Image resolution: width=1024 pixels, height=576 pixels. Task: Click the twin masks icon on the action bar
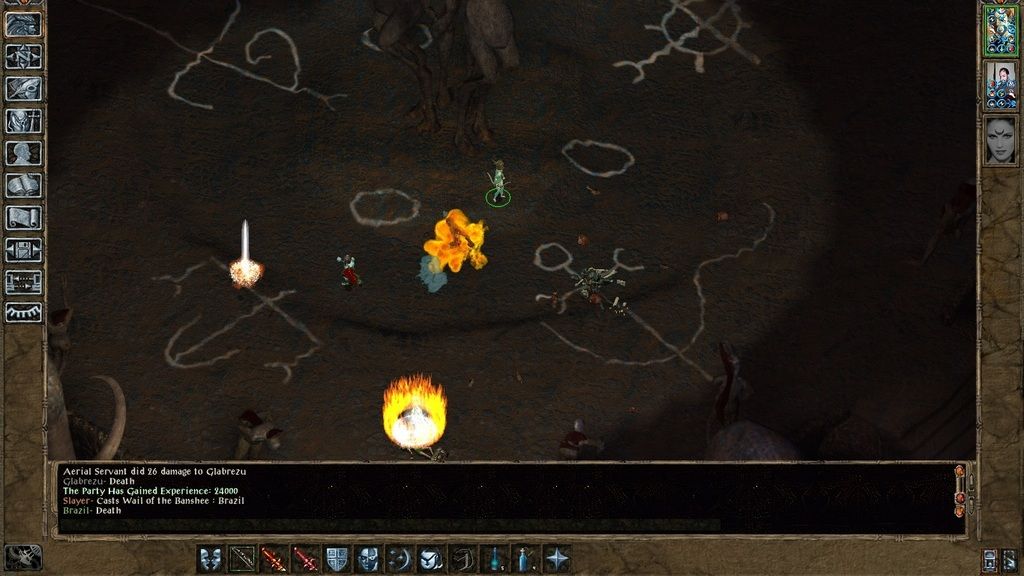pyautogui.click(x=211, y=559)
